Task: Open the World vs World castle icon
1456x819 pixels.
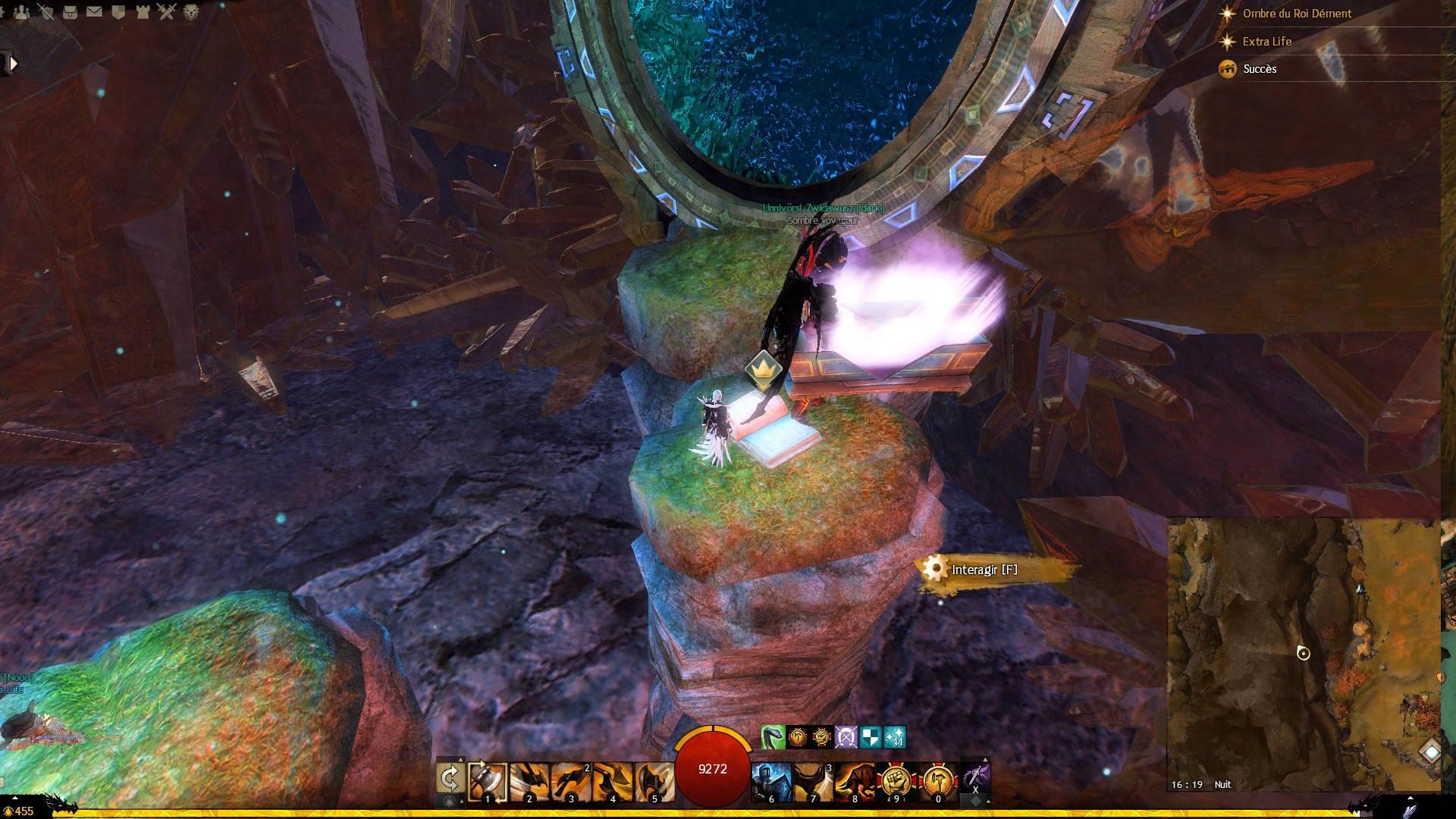Action: click(143, 12)
